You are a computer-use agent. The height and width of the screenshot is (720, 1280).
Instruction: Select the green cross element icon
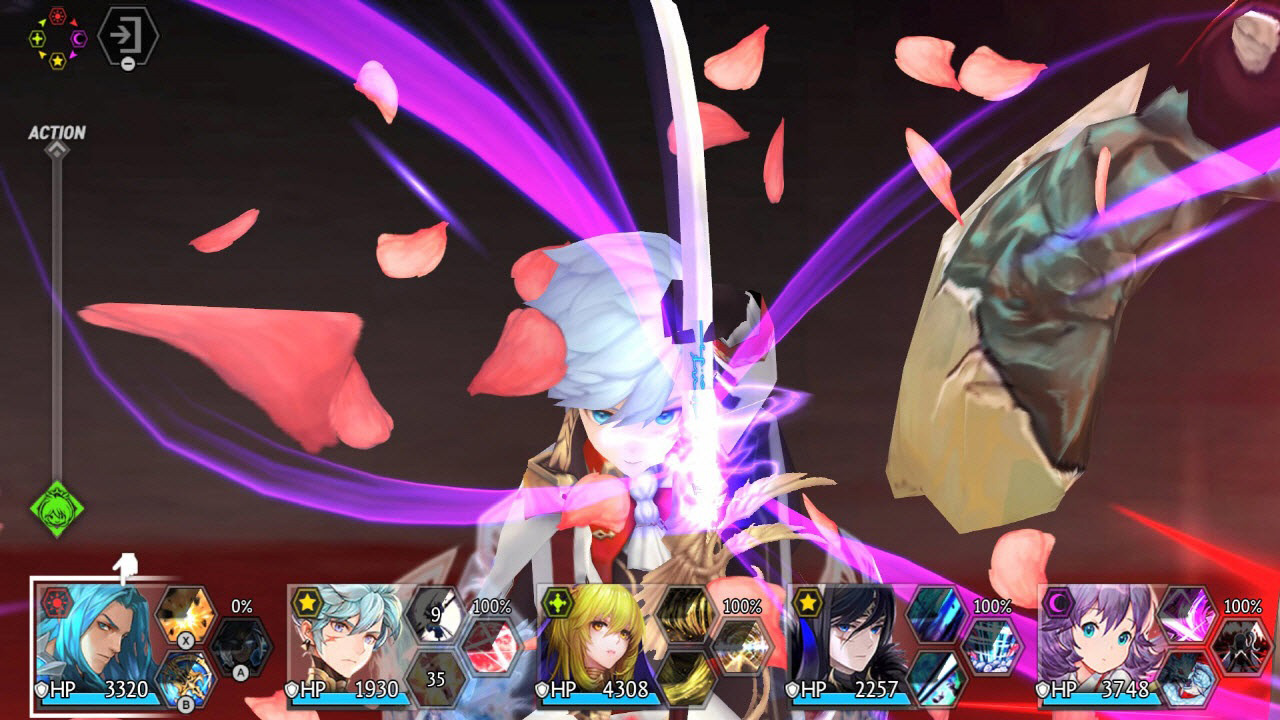coord(37,38)
